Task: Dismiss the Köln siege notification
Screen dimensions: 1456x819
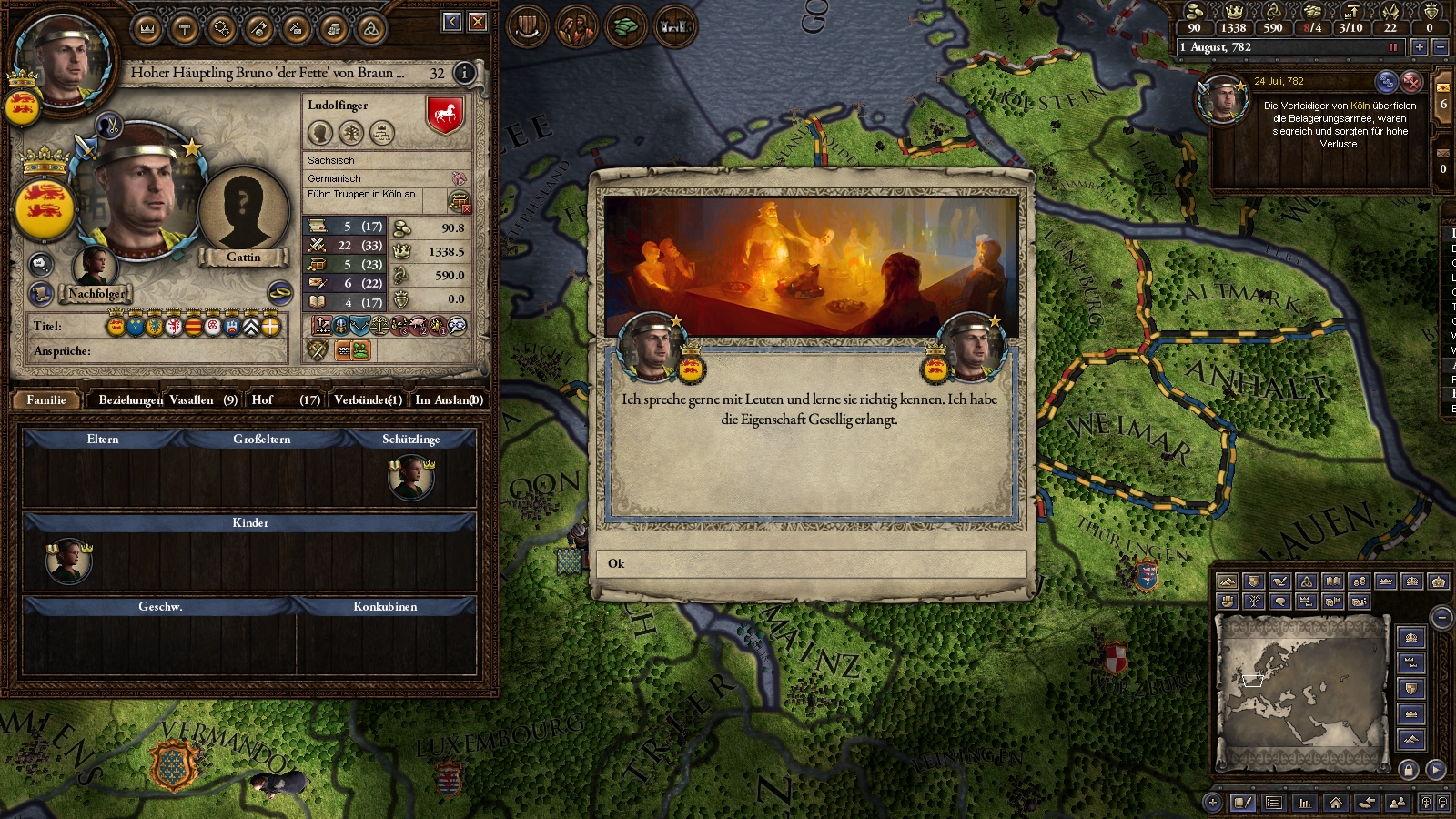Action: pos(1410,82)
